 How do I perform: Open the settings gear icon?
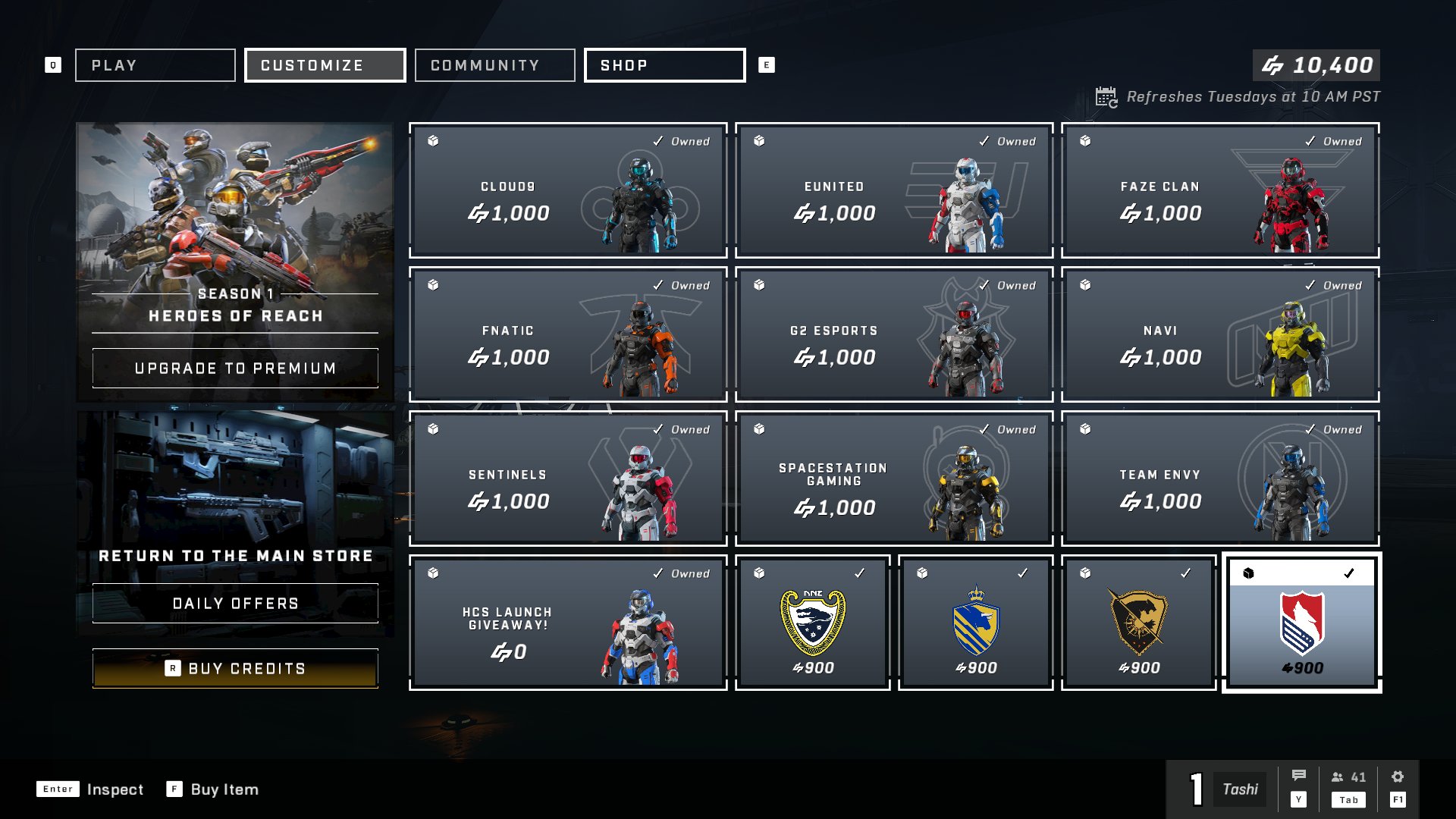tap(1398, 777)
